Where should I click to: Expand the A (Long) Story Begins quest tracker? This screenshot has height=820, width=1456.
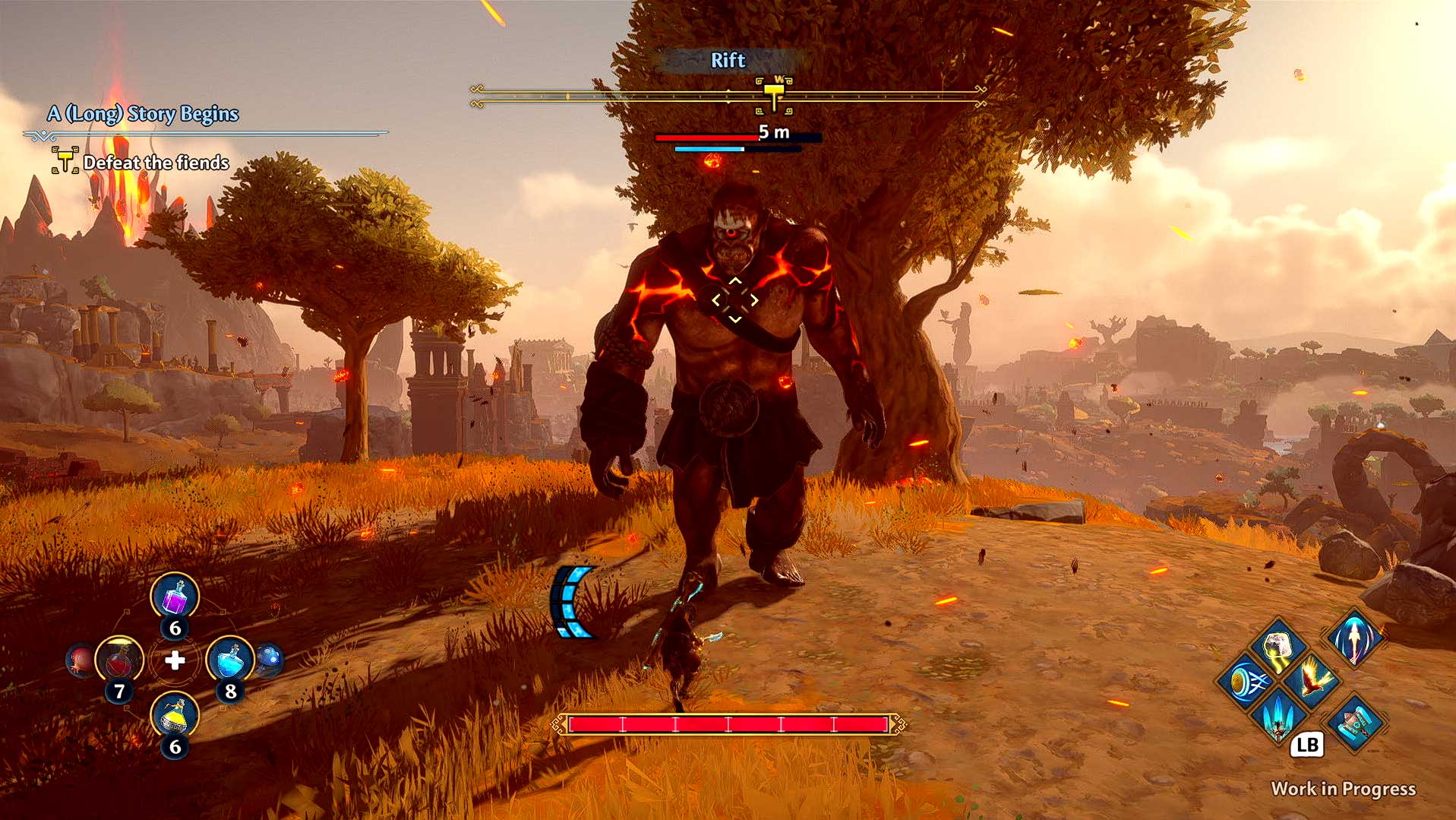(143, 113)
